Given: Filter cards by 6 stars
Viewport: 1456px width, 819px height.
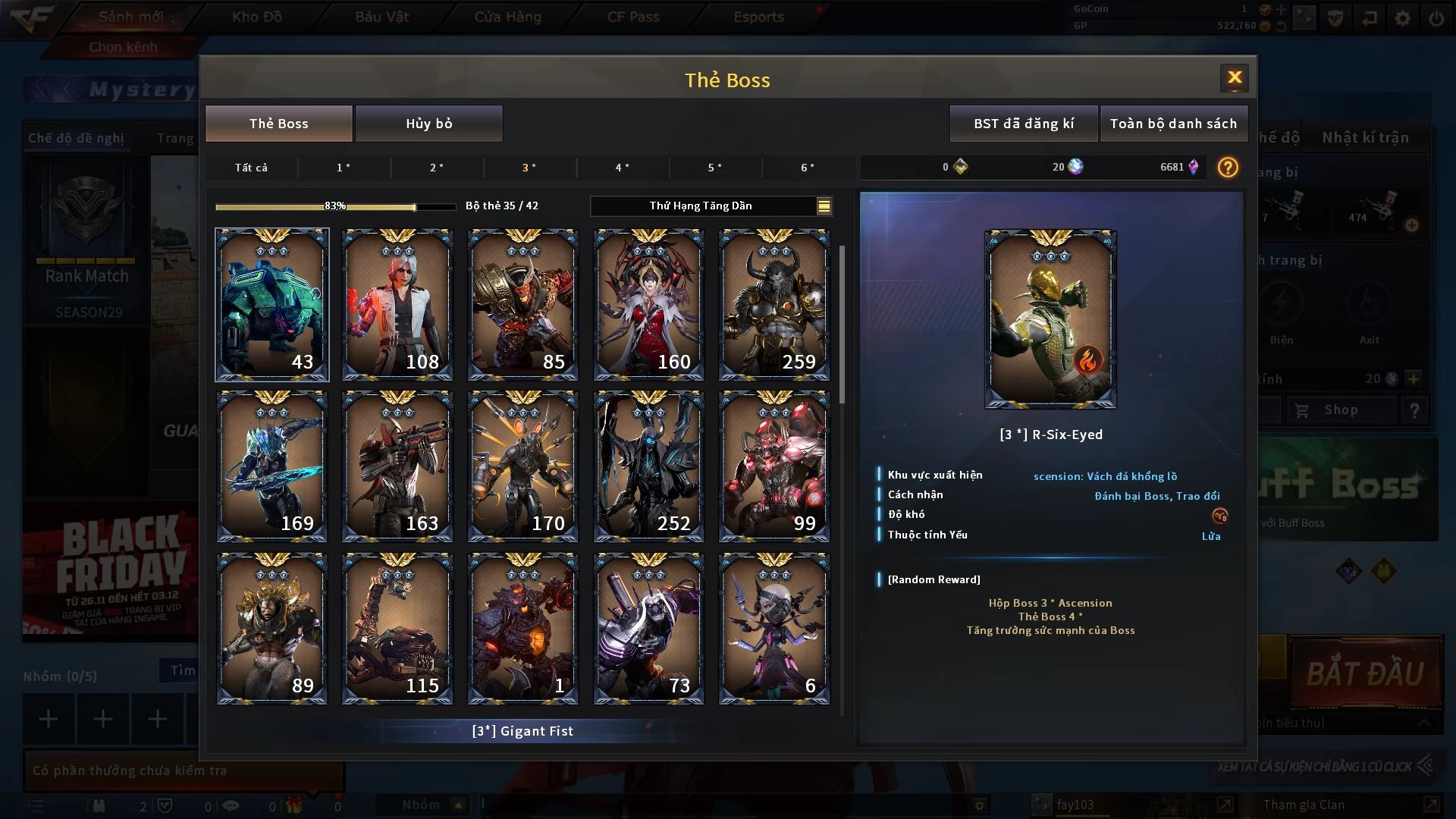Looking at the screenshot, I should tap(808, 168).
